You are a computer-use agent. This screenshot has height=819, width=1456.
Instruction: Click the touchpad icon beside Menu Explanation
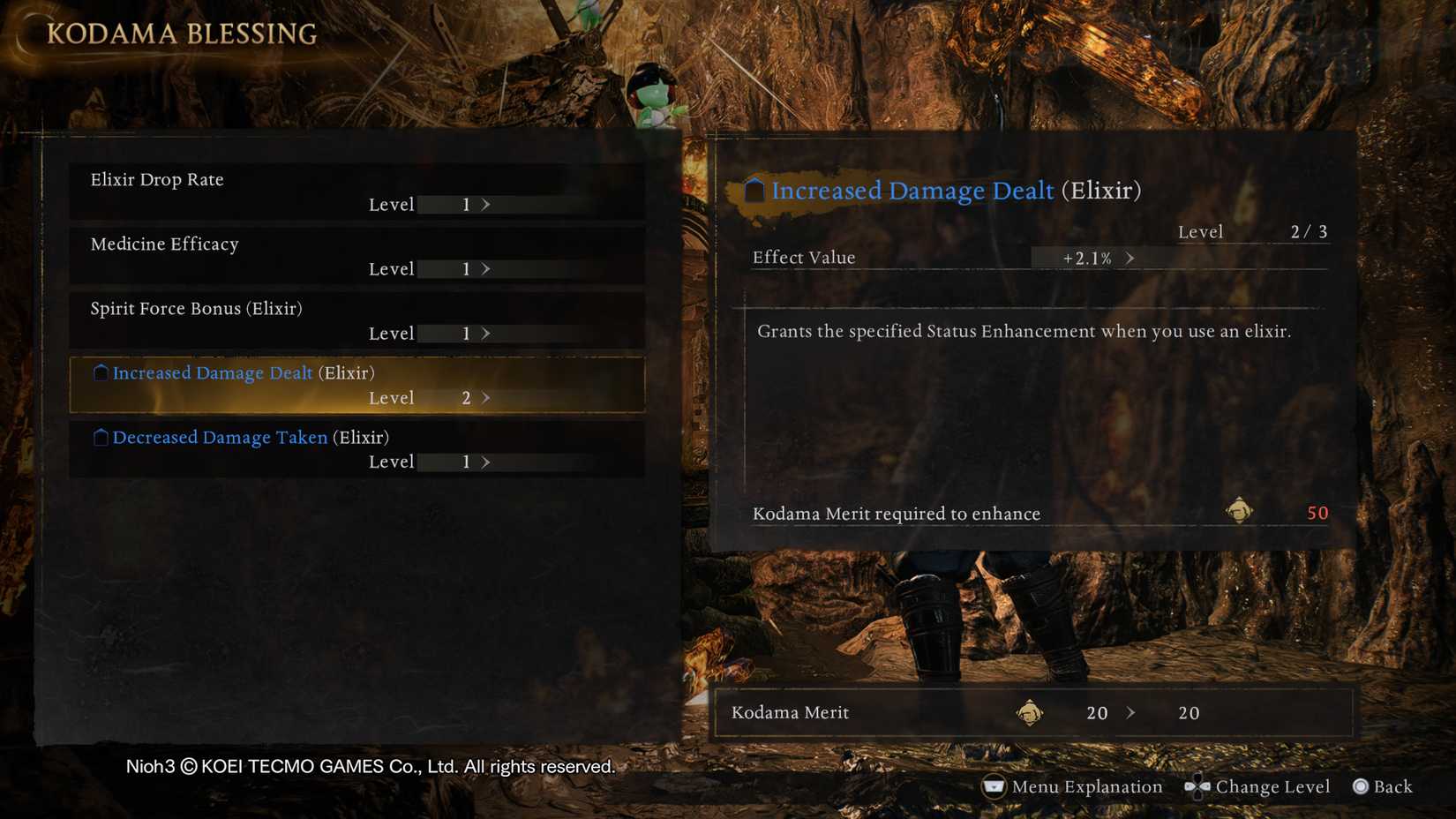tap(994, 786)
